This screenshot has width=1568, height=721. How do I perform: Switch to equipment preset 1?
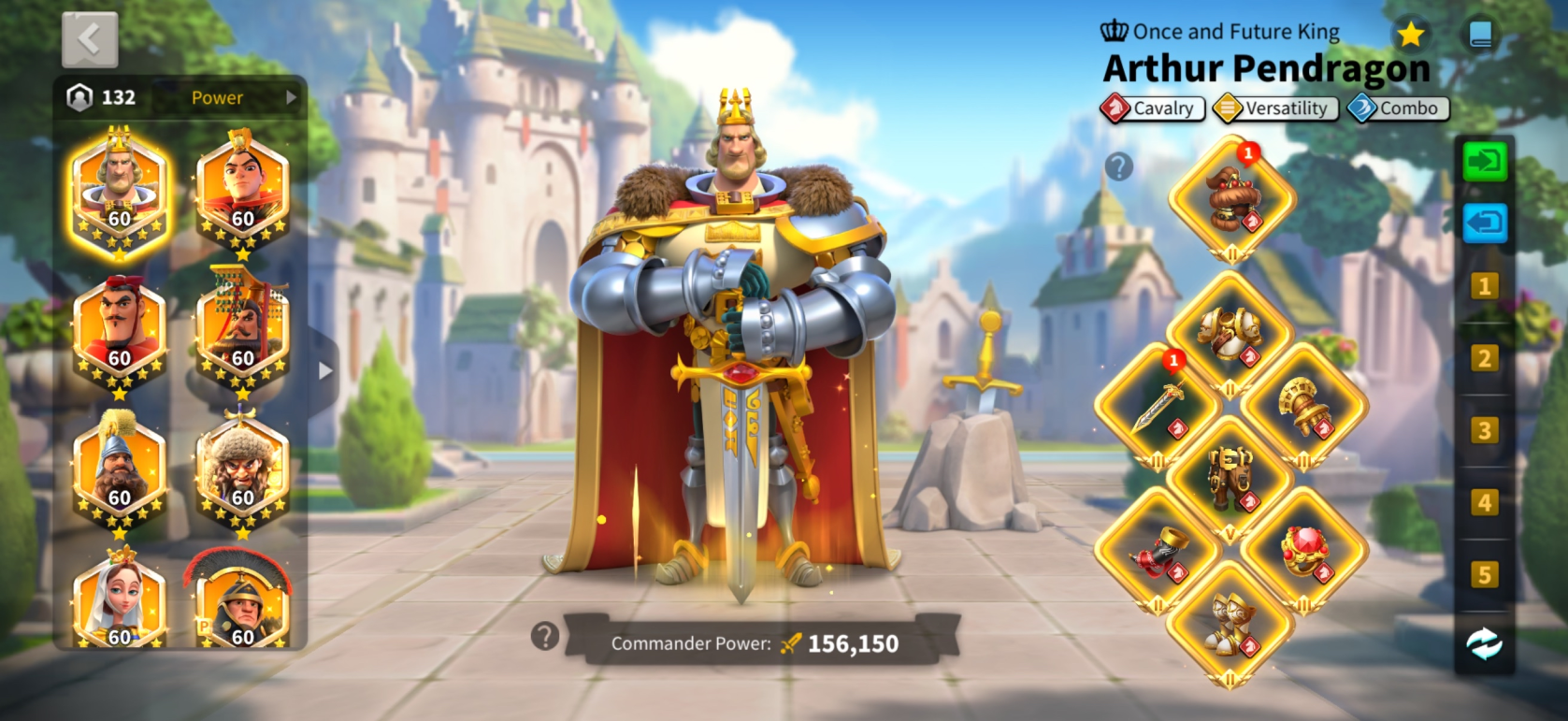[x=1484, y=286]
